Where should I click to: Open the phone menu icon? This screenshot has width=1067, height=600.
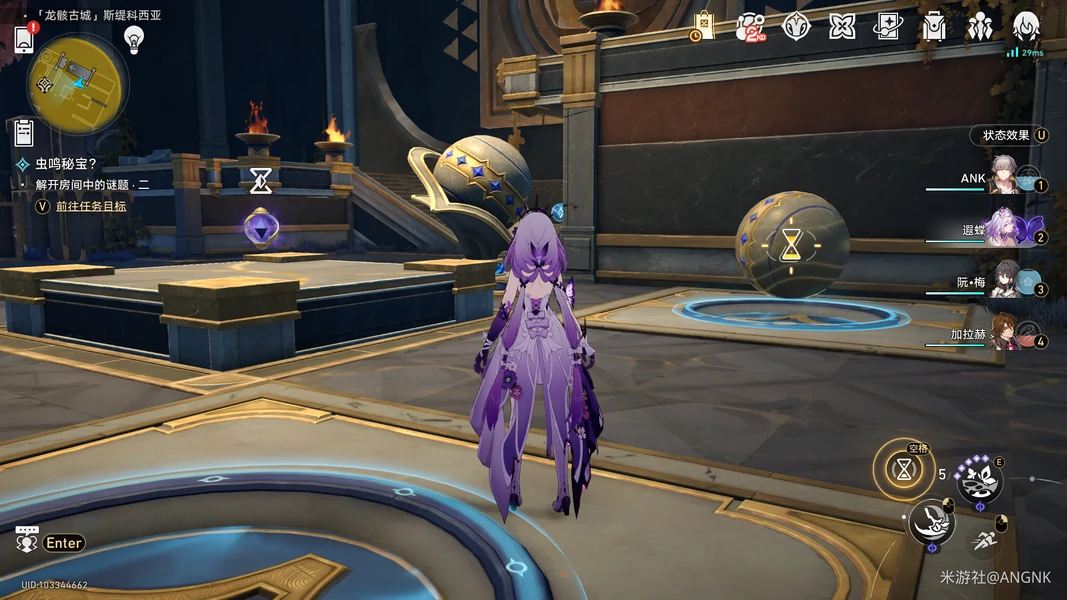tap(25, 39)
